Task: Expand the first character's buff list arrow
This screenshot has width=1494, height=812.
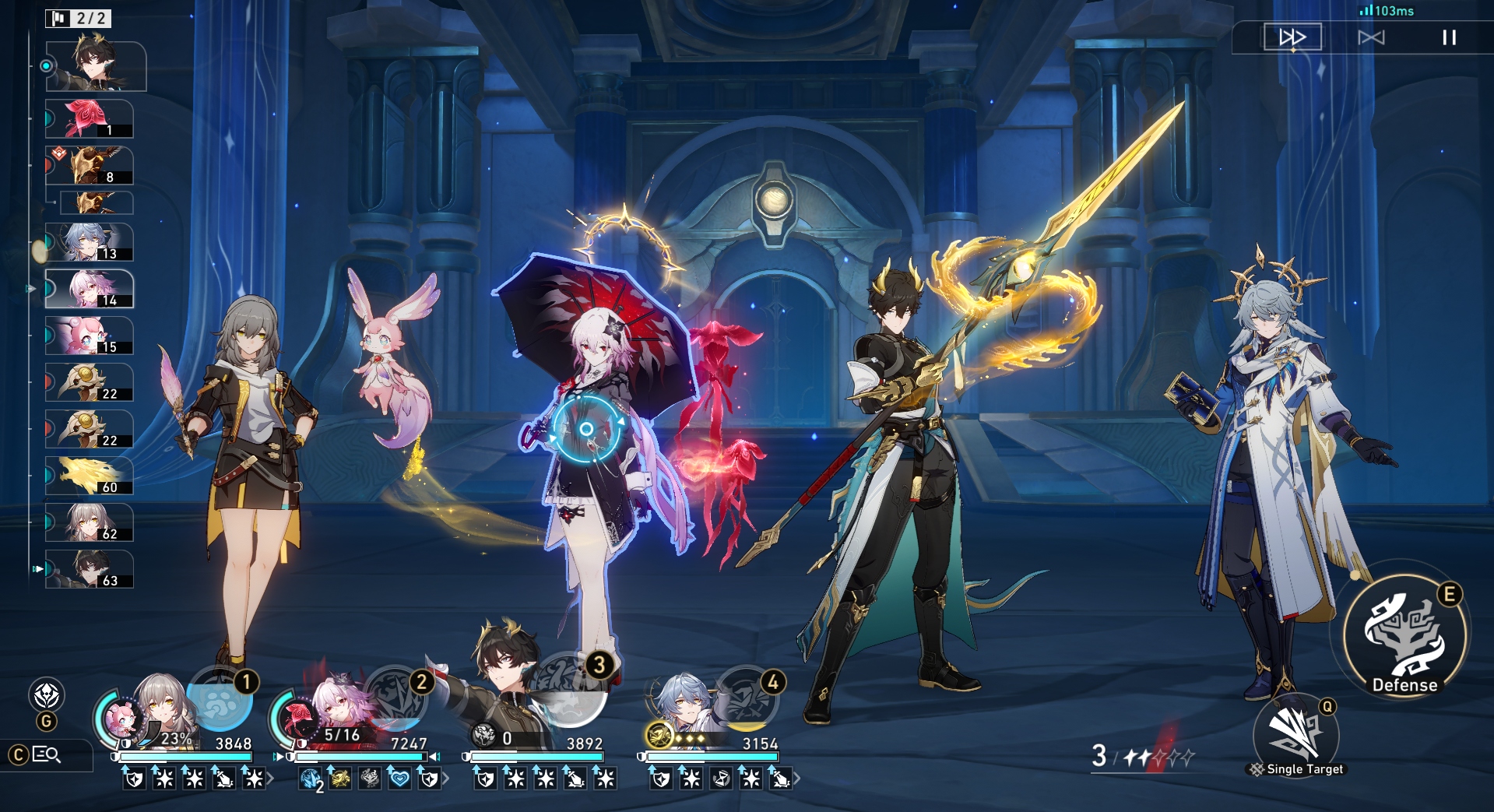Action: pos(270,778)
